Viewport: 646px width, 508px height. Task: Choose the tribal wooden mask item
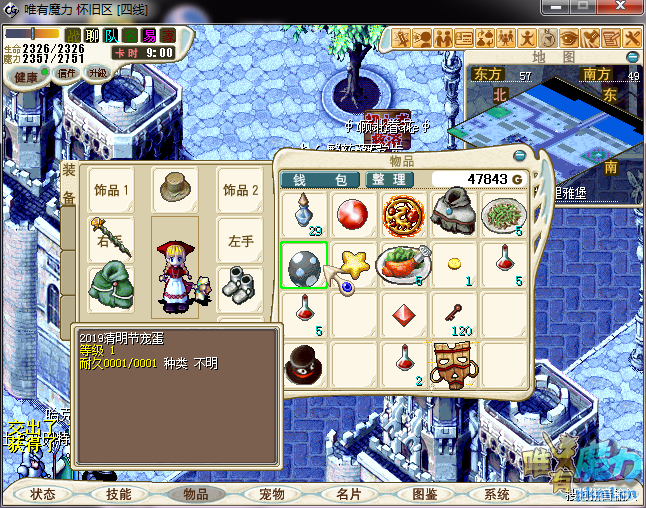click(x=453, y=364)
